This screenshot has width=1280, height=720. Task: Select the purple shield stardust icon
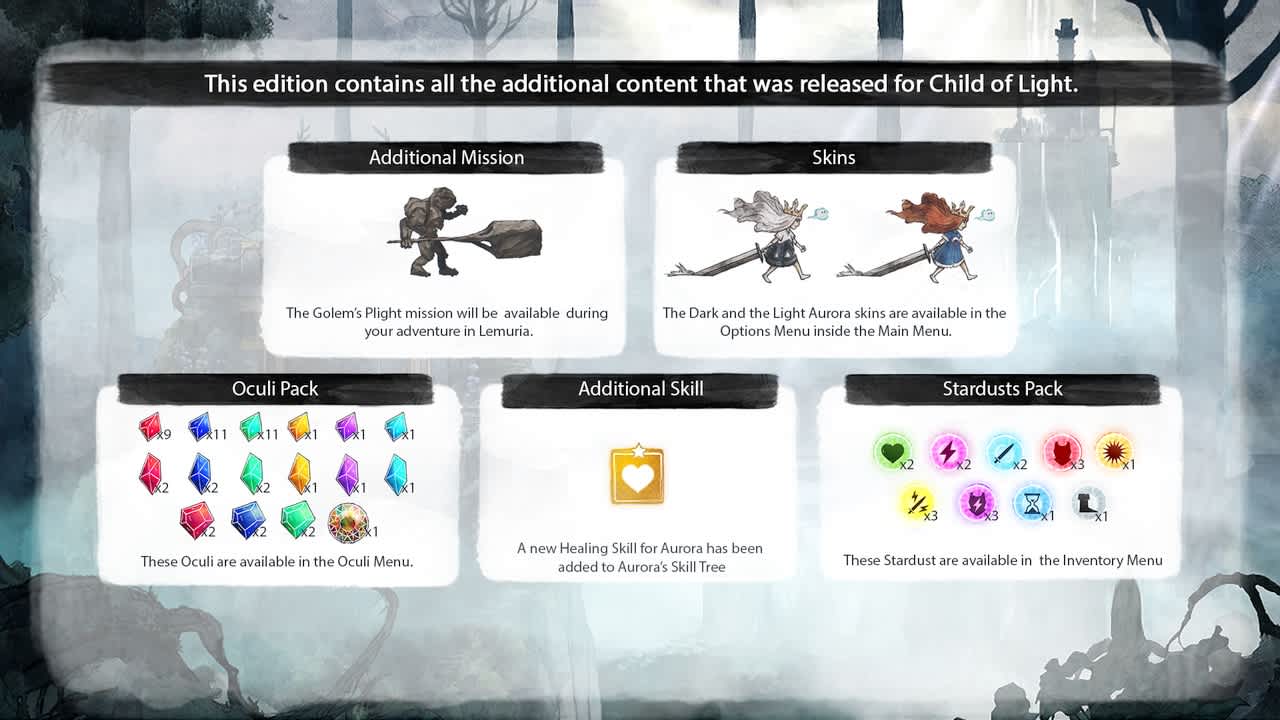click(x=977, y=502)
